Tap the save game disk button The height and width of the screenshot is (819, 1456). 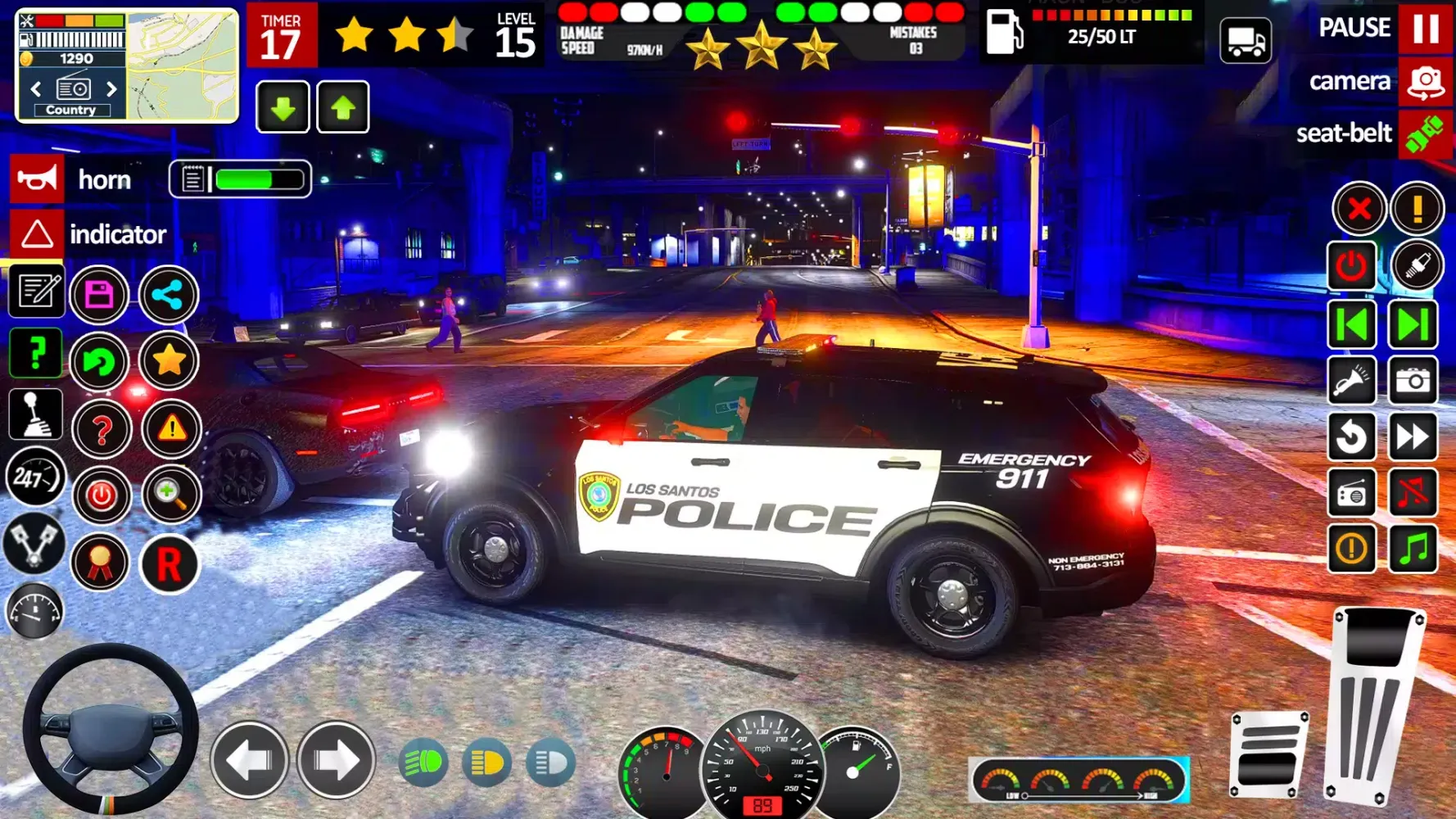101,295
